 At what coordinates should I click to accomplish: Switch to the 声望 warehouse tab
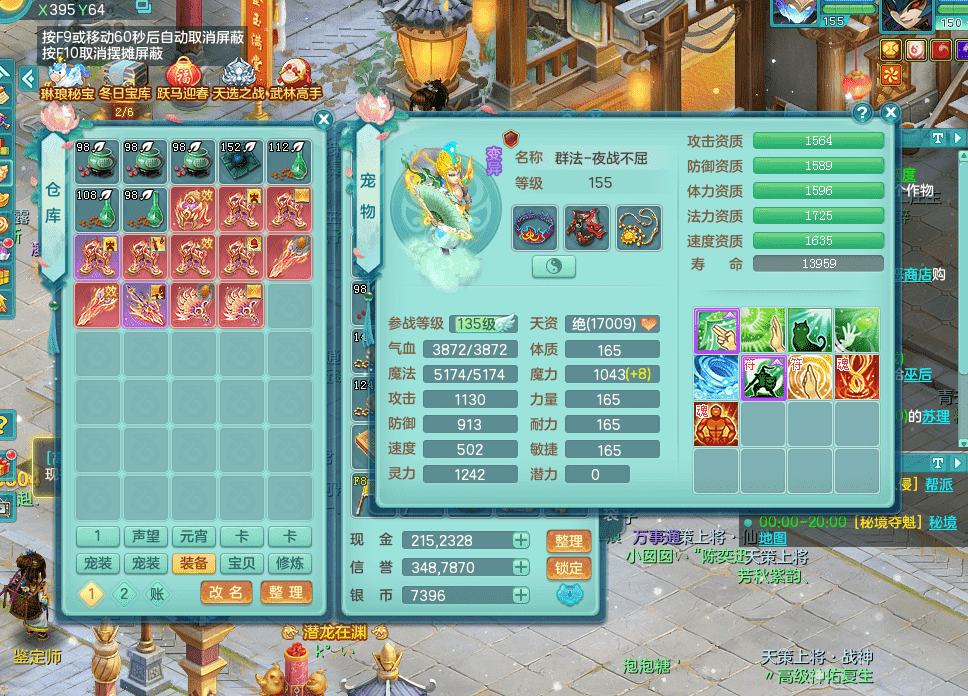[x=147, y=537]
